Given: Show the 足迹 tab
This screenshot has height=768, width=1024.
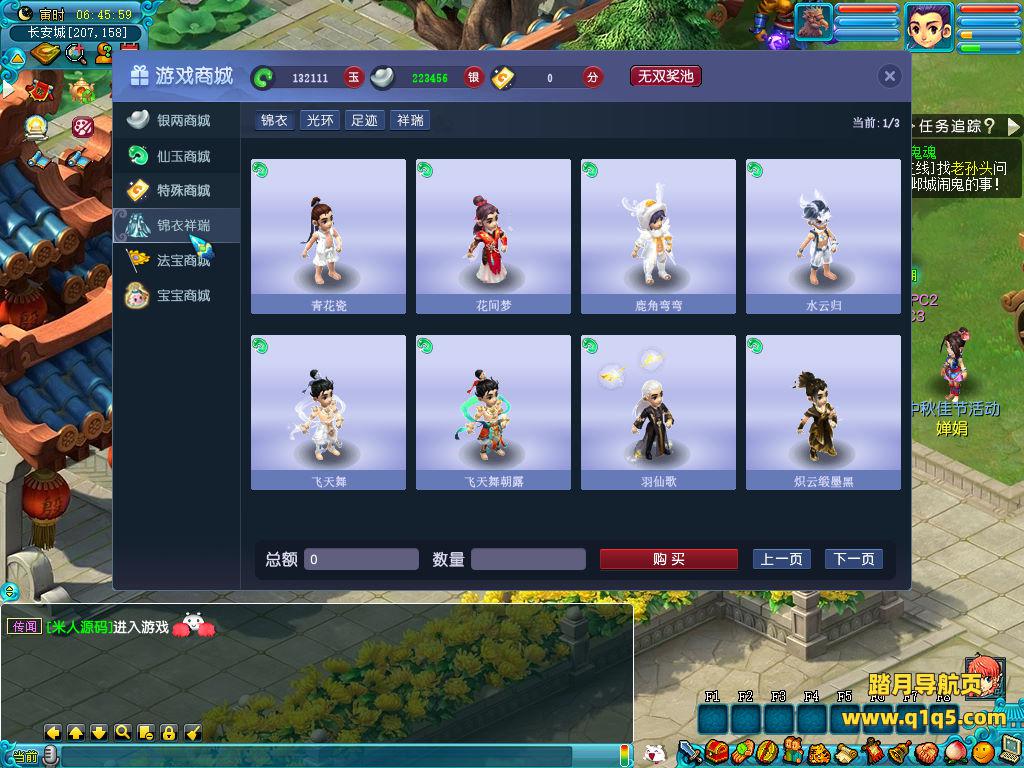Looking at the screenshot, I should (x=364, y=121).
